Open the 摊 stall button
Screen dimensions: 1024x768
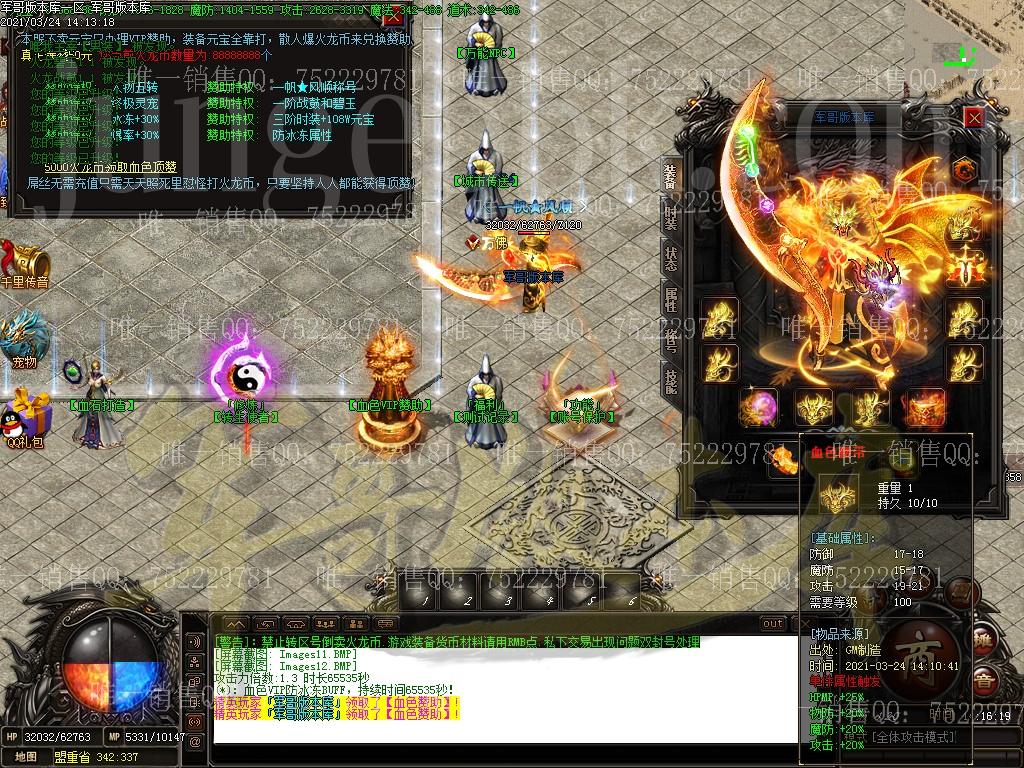click(x=985, y=641)
